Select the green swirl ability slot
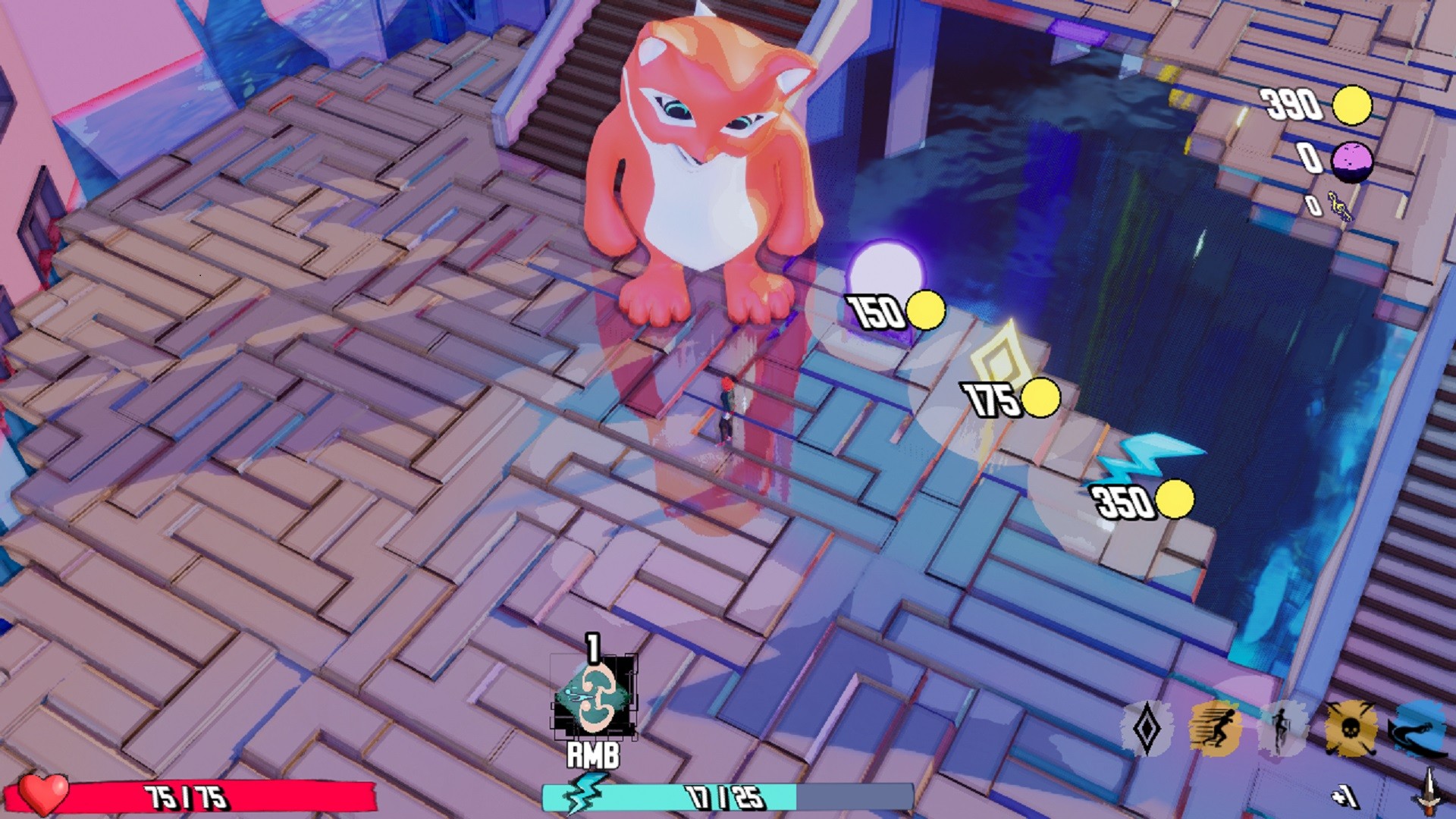The width and height of the screenshot is (1456, 819). tap(594, 698)
